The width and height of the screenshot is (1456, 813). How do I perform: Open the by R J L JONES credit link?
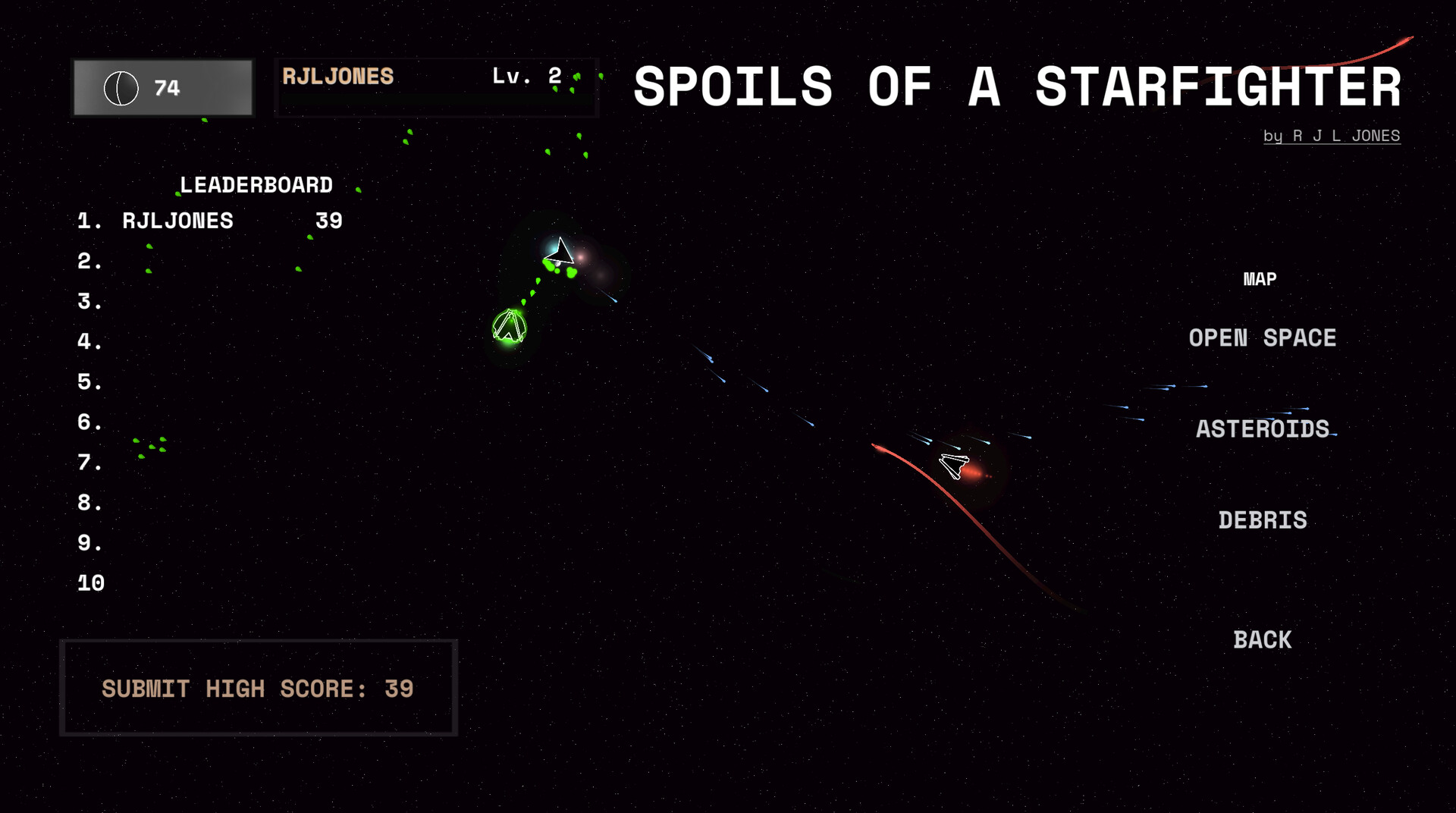click(x=1332, y=135)
